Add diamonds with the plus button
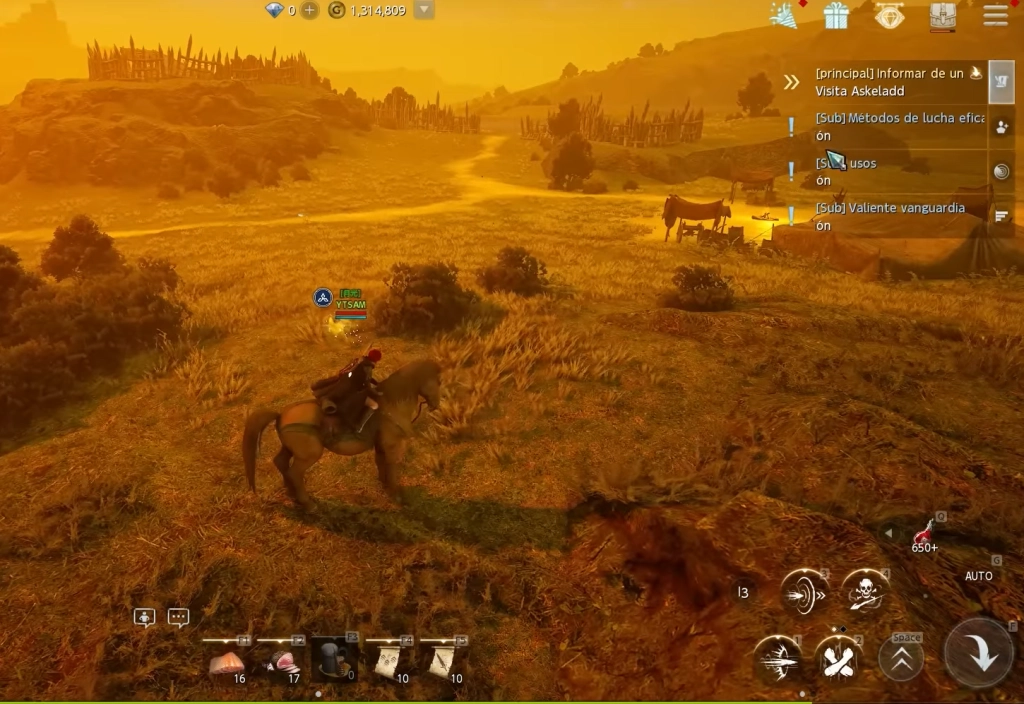Viewport: 1024px width, 704px height. coord(310,10)
